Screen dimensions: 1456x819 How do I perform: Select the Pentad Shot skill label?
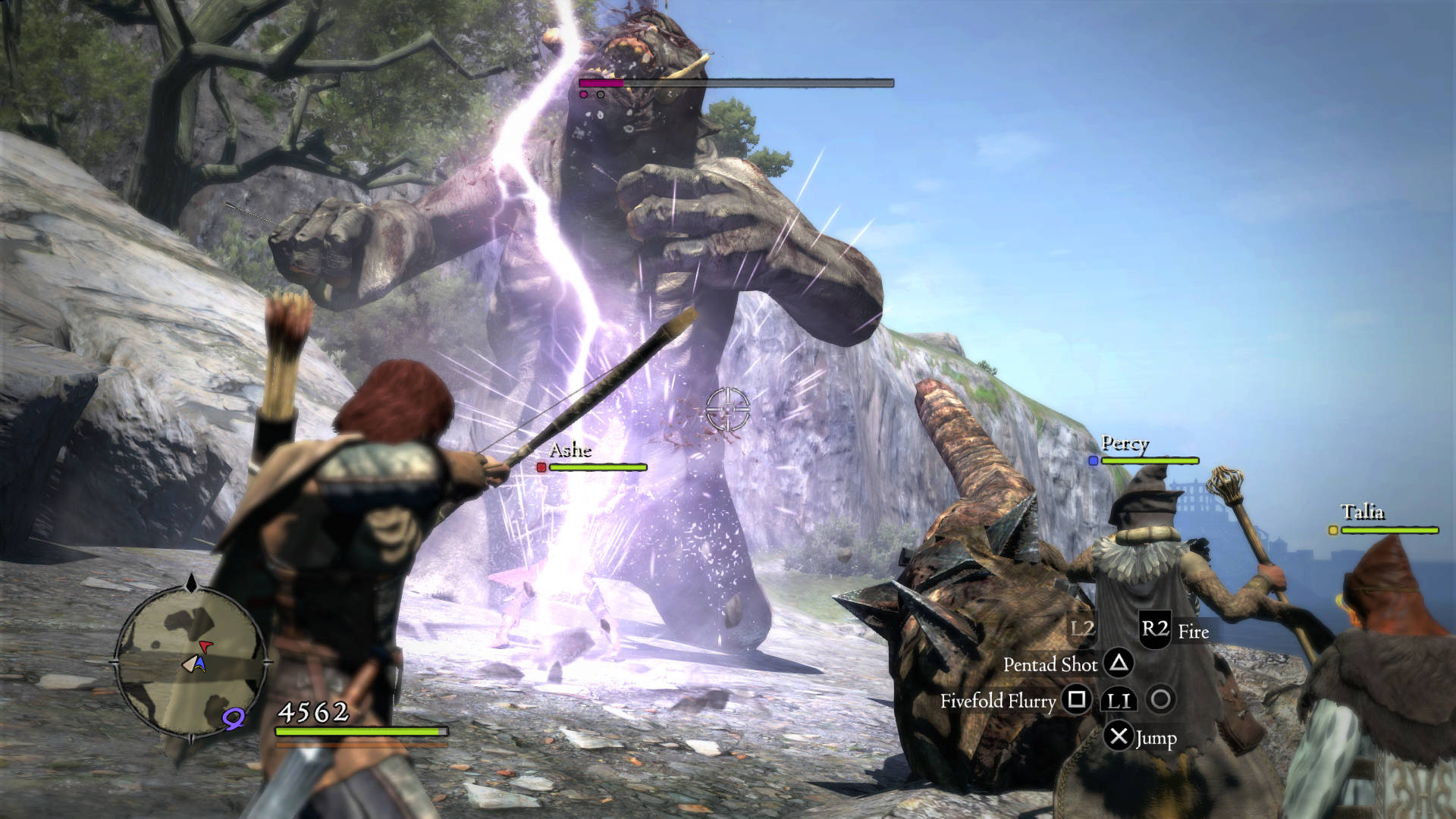1051,665
